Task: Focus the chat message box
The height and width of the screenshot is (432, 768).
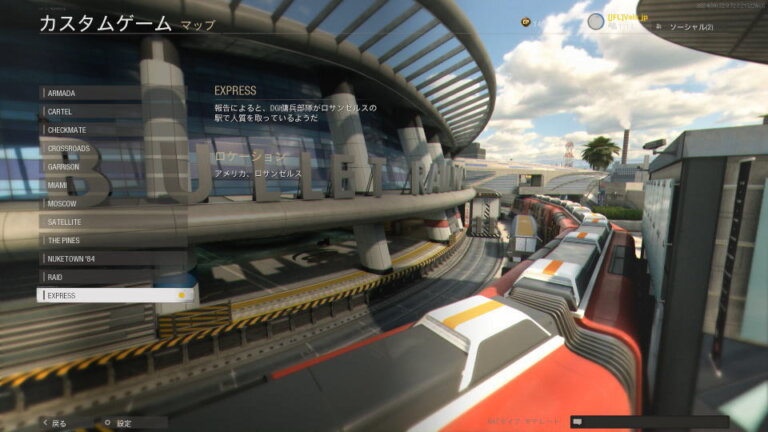Action: pyautogui.click(x=649, y=422)
